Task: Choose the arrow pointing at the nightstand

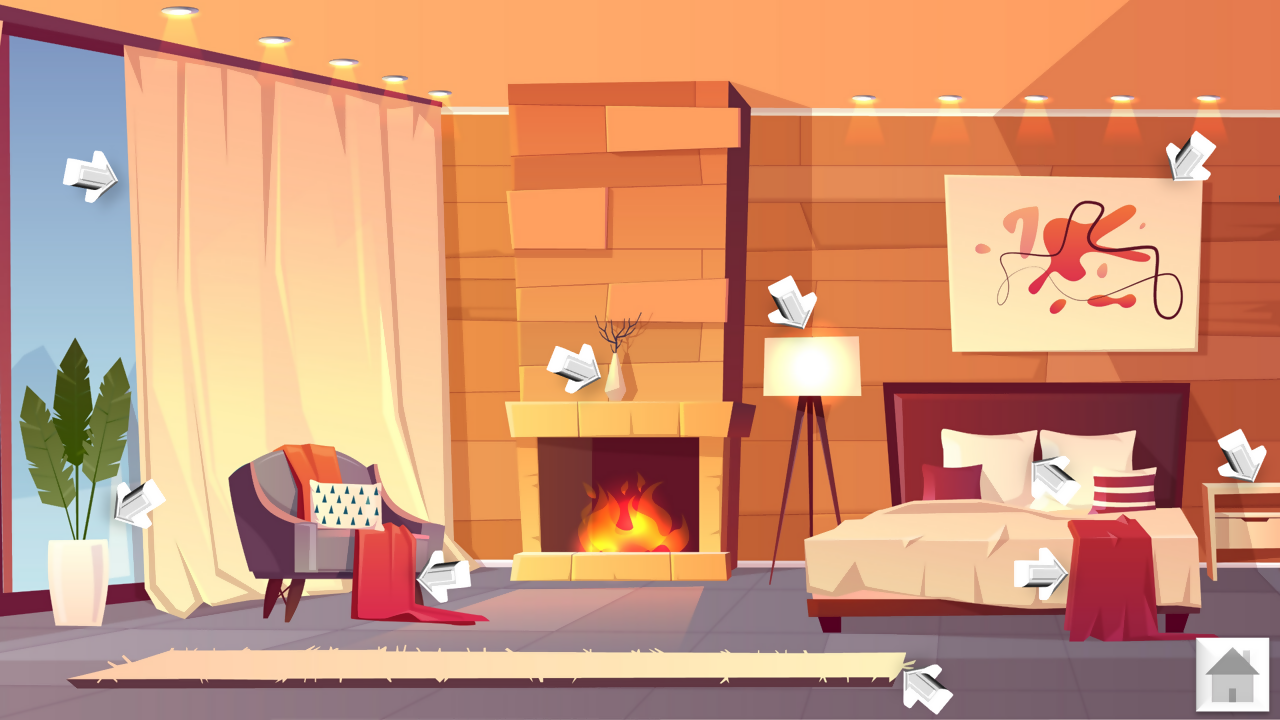Action: point(1241,455)
